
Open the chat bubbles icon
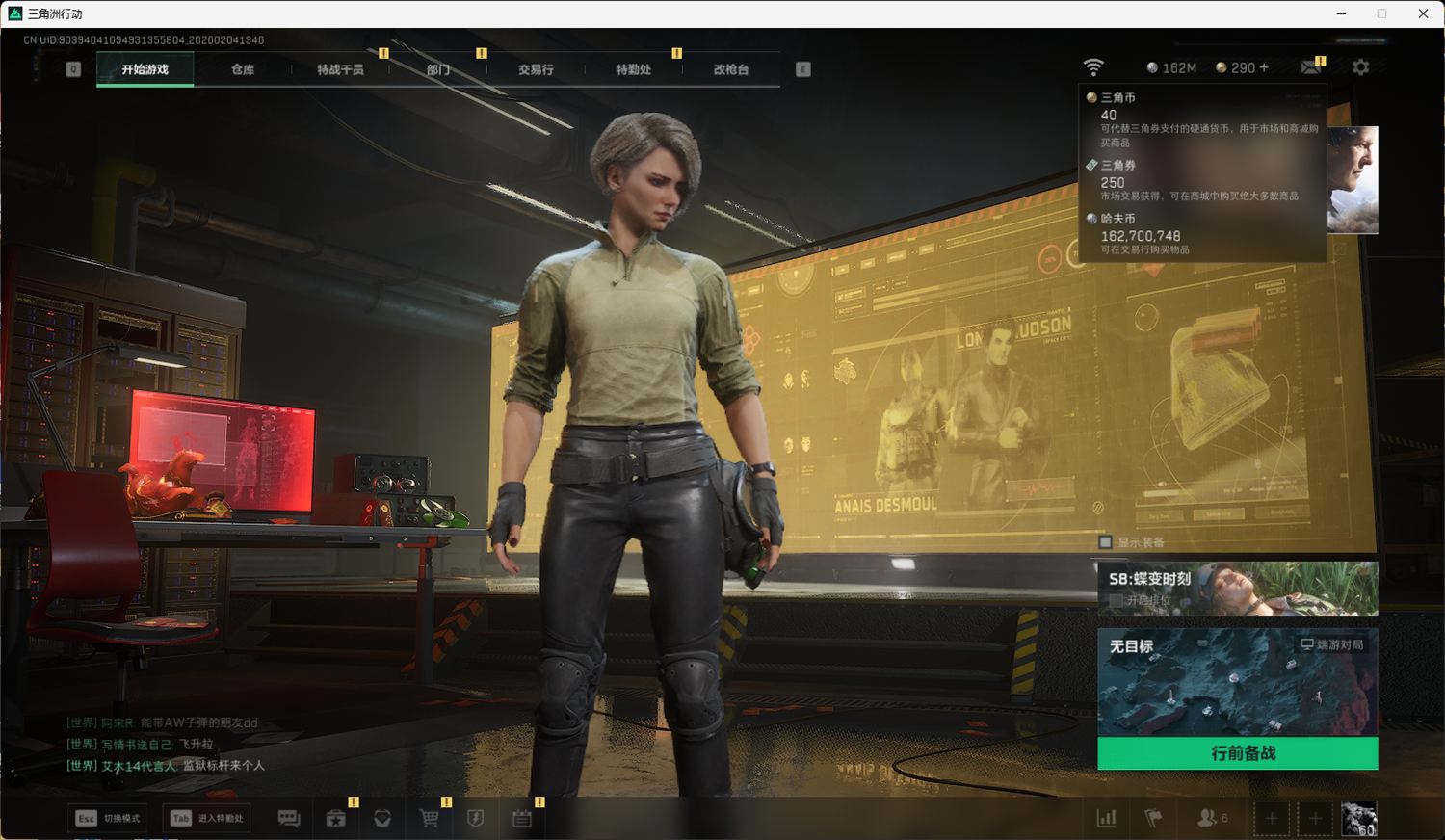(x=289, y=818)
